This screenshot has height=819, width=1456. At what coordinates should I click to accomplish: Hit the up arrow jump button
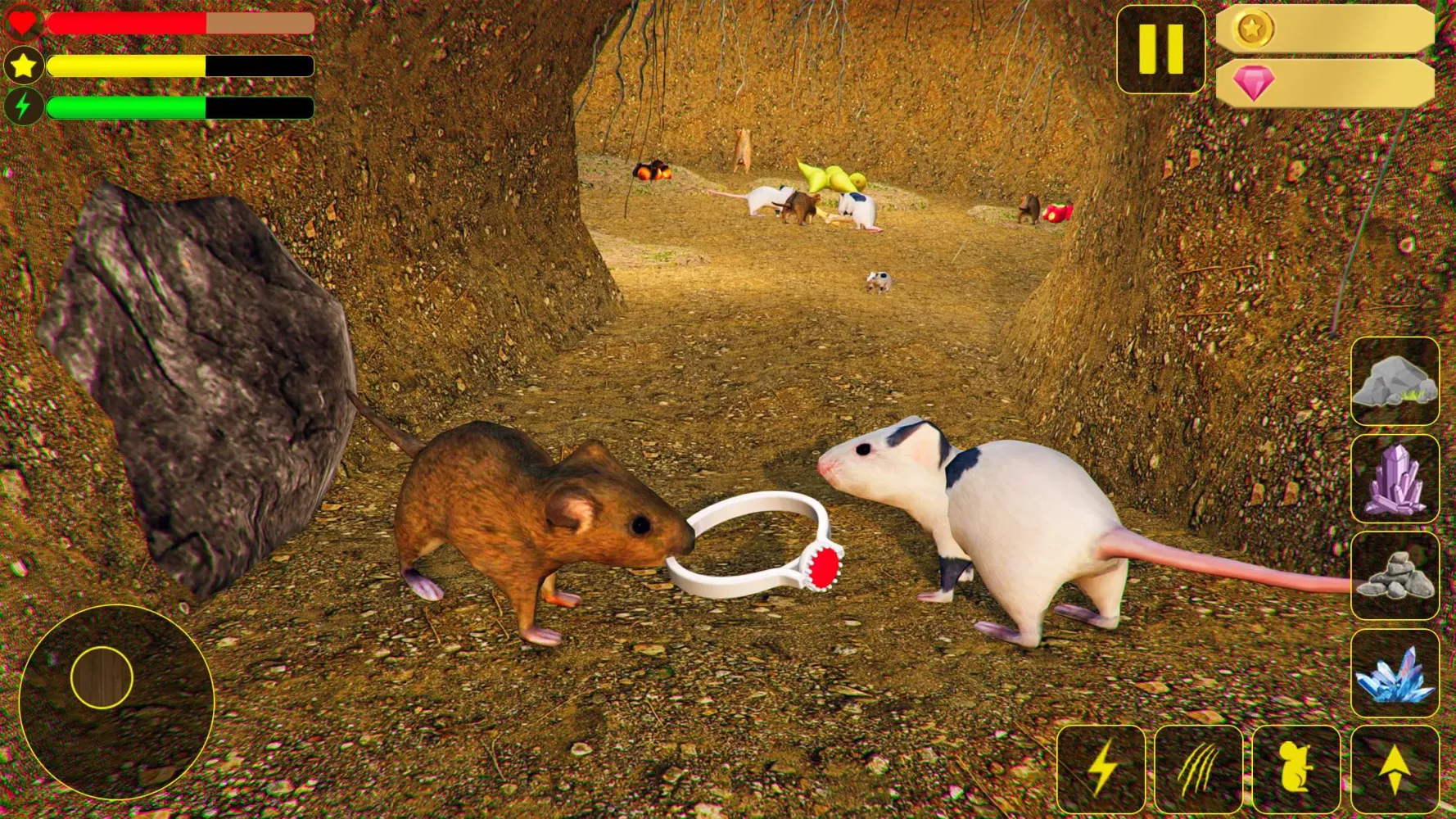(x=1394, y=768)
